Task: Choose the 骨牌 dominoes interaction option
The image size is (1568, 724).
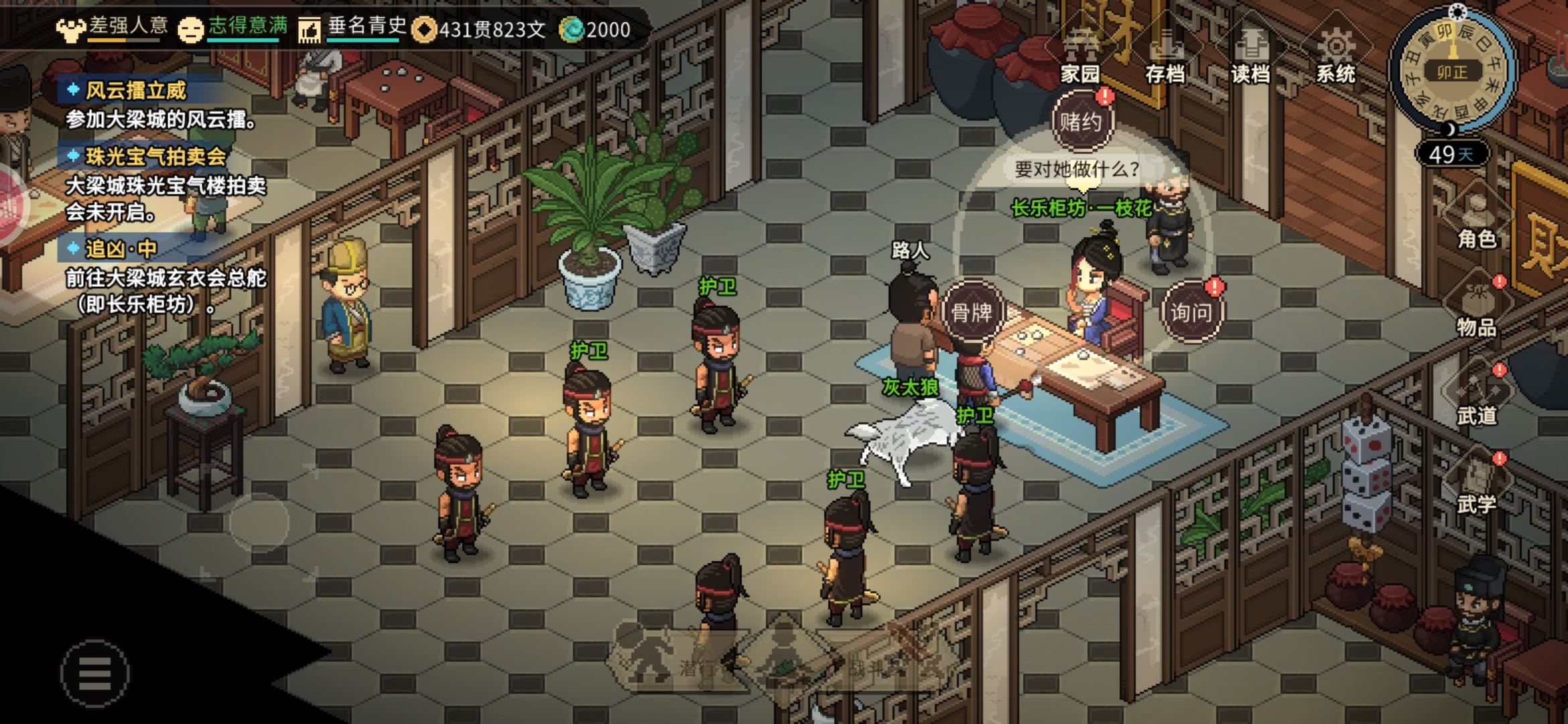Action: click(972, 312)
